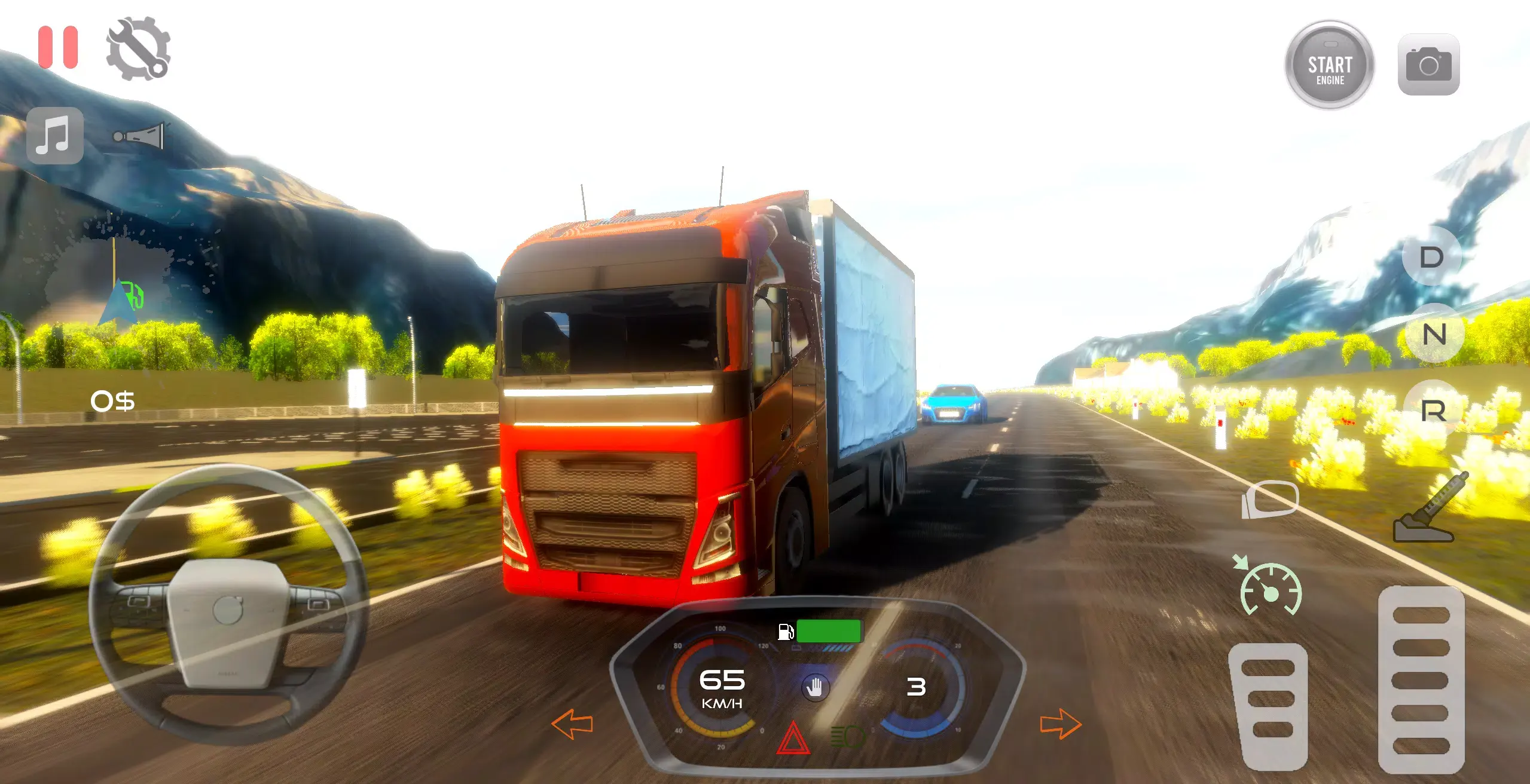Toggle the side mirror icon
Viewport: 1530px width, 784px height.
point(1271,499)
